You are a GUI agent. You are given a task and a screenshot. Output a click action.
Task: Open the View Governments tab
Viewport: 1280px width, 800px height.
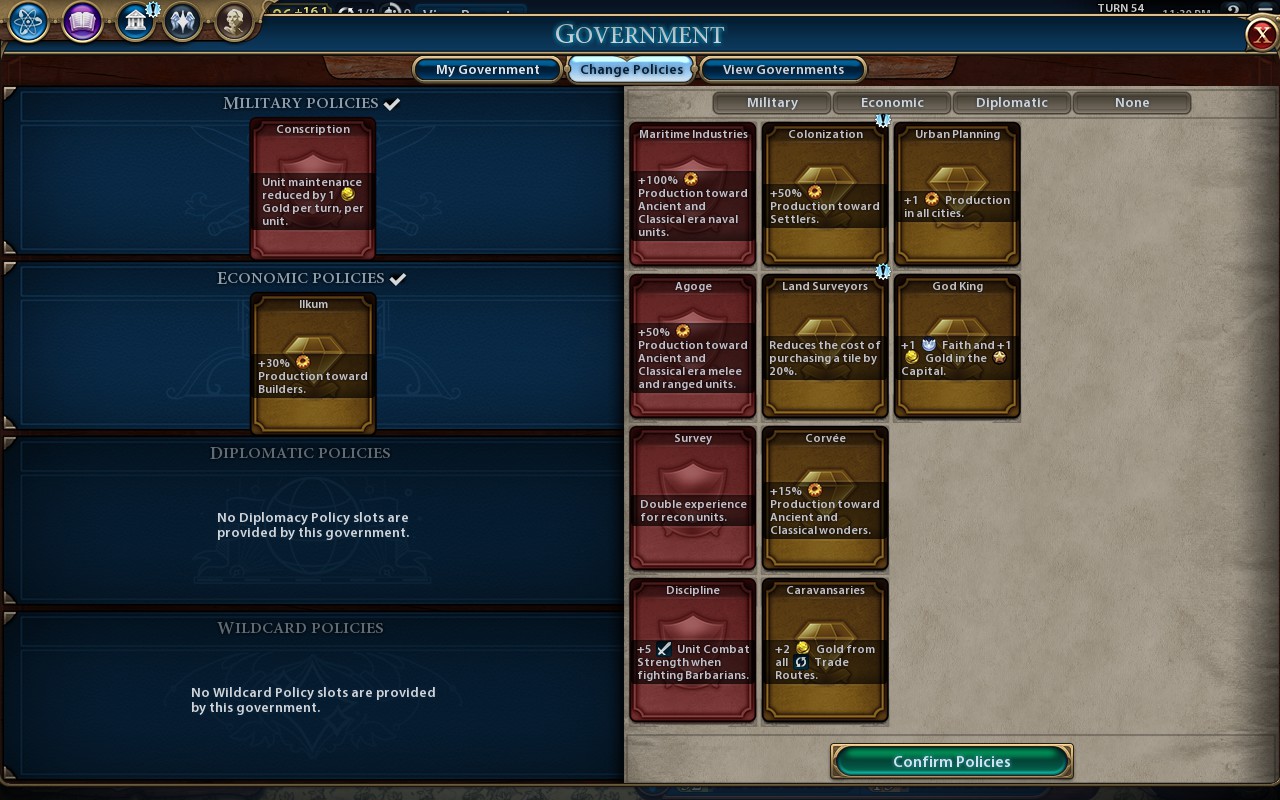[x=783, y=69]
